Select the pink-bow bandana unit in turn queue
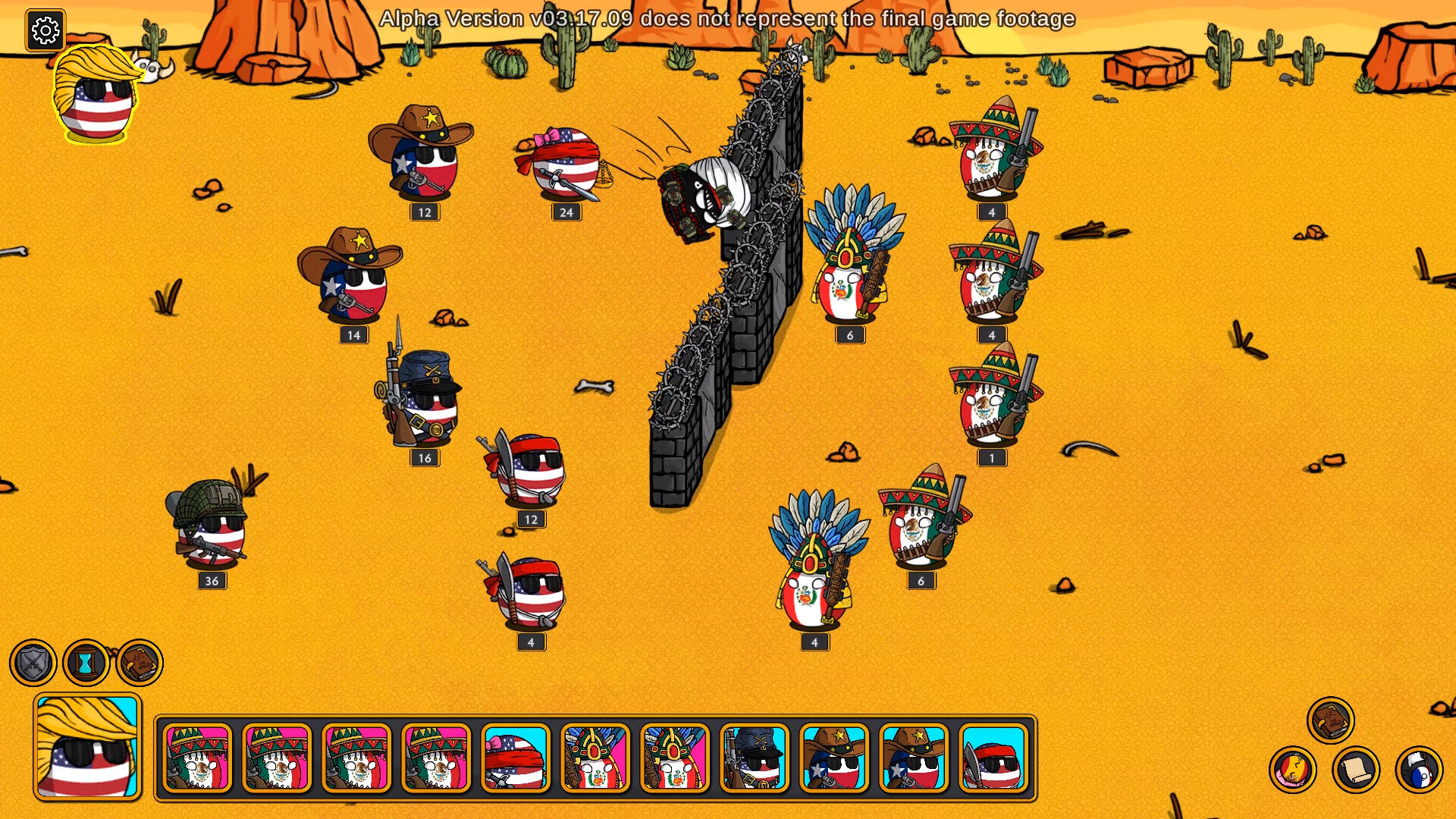The image size is (1456, 819). coord(516,758)
